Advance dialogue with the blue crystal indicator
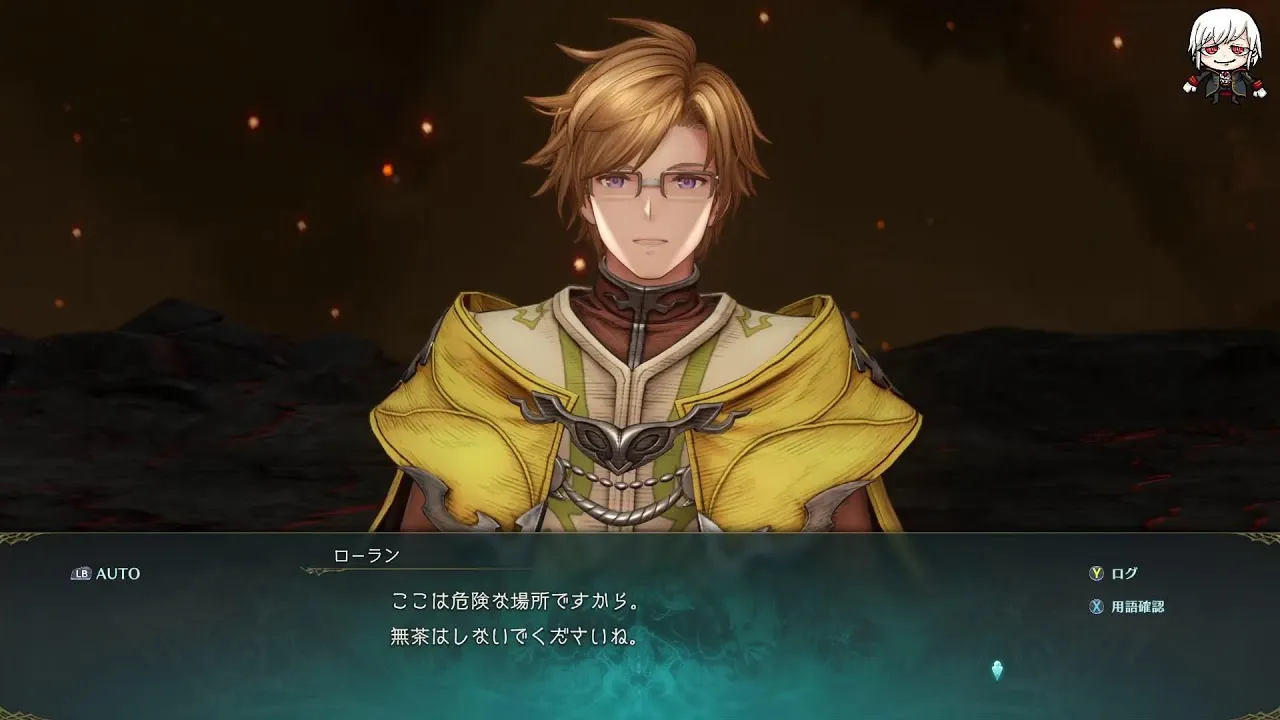This screenshot has height=720, width=1280. [x=997, y=670]
